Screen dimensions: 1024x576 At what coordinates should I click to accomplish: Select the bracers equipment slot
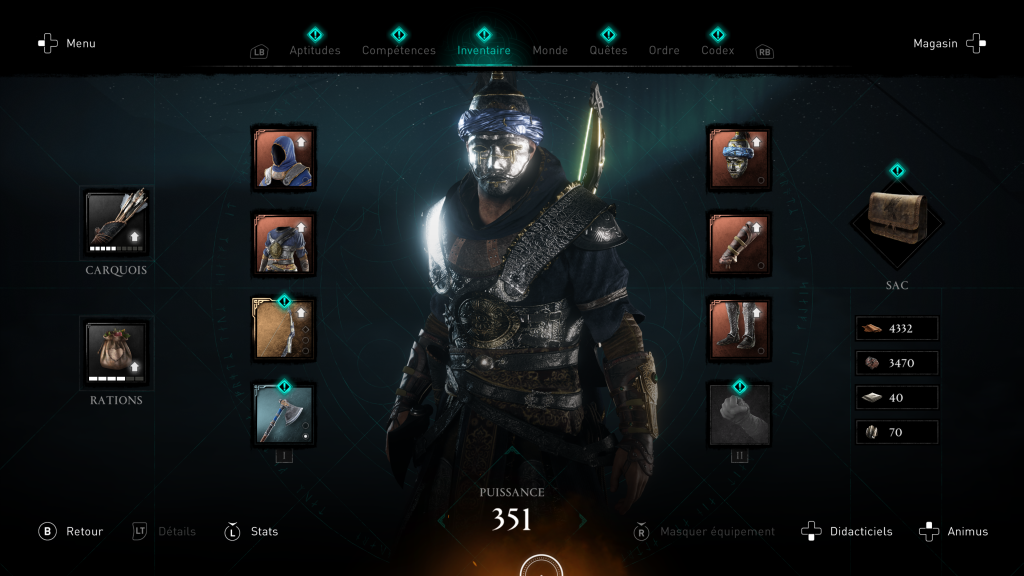point(739,243)
